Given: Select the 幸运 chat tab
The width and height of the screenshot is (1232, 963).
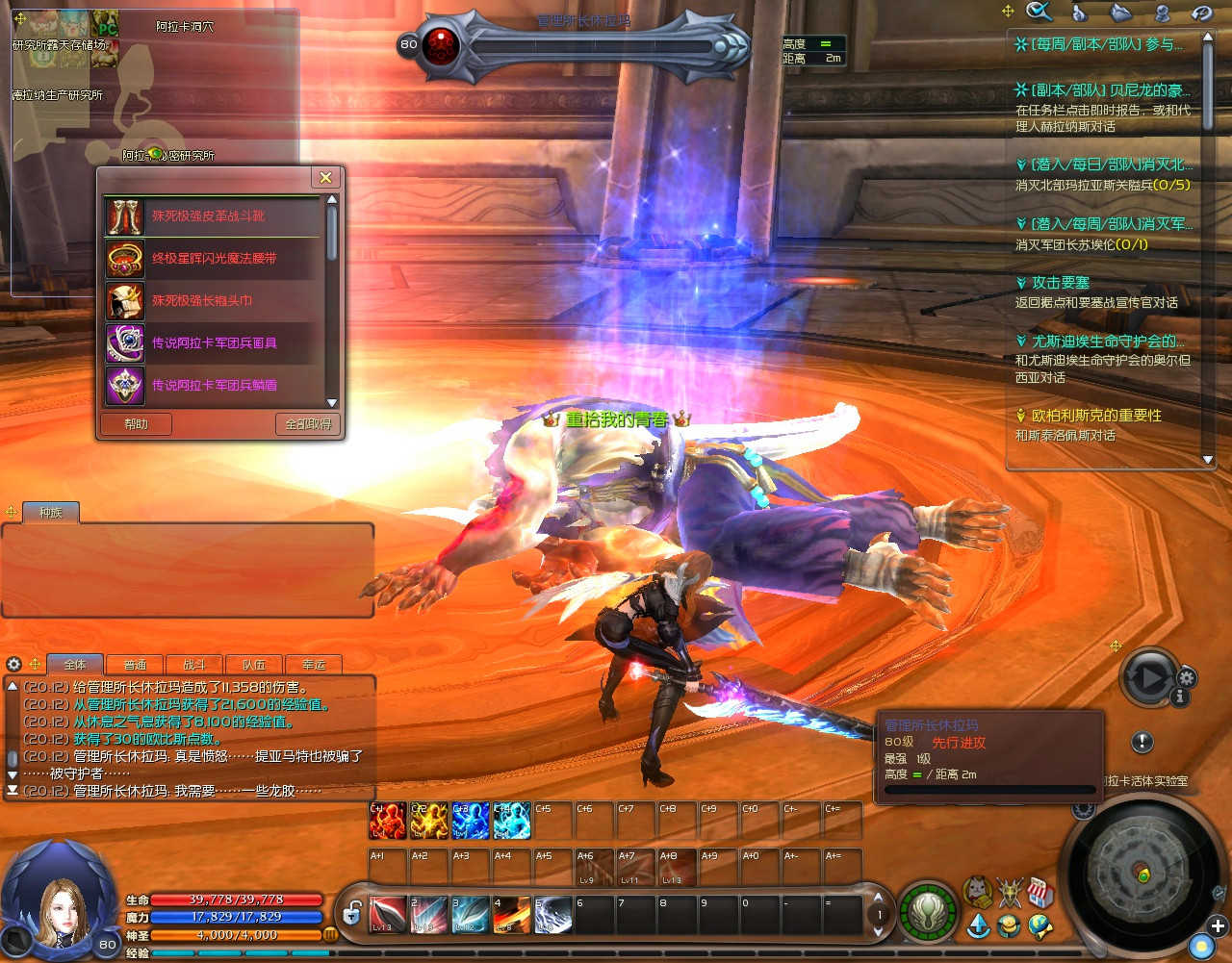Looking at the screenshot, I should tap(314, 665).
